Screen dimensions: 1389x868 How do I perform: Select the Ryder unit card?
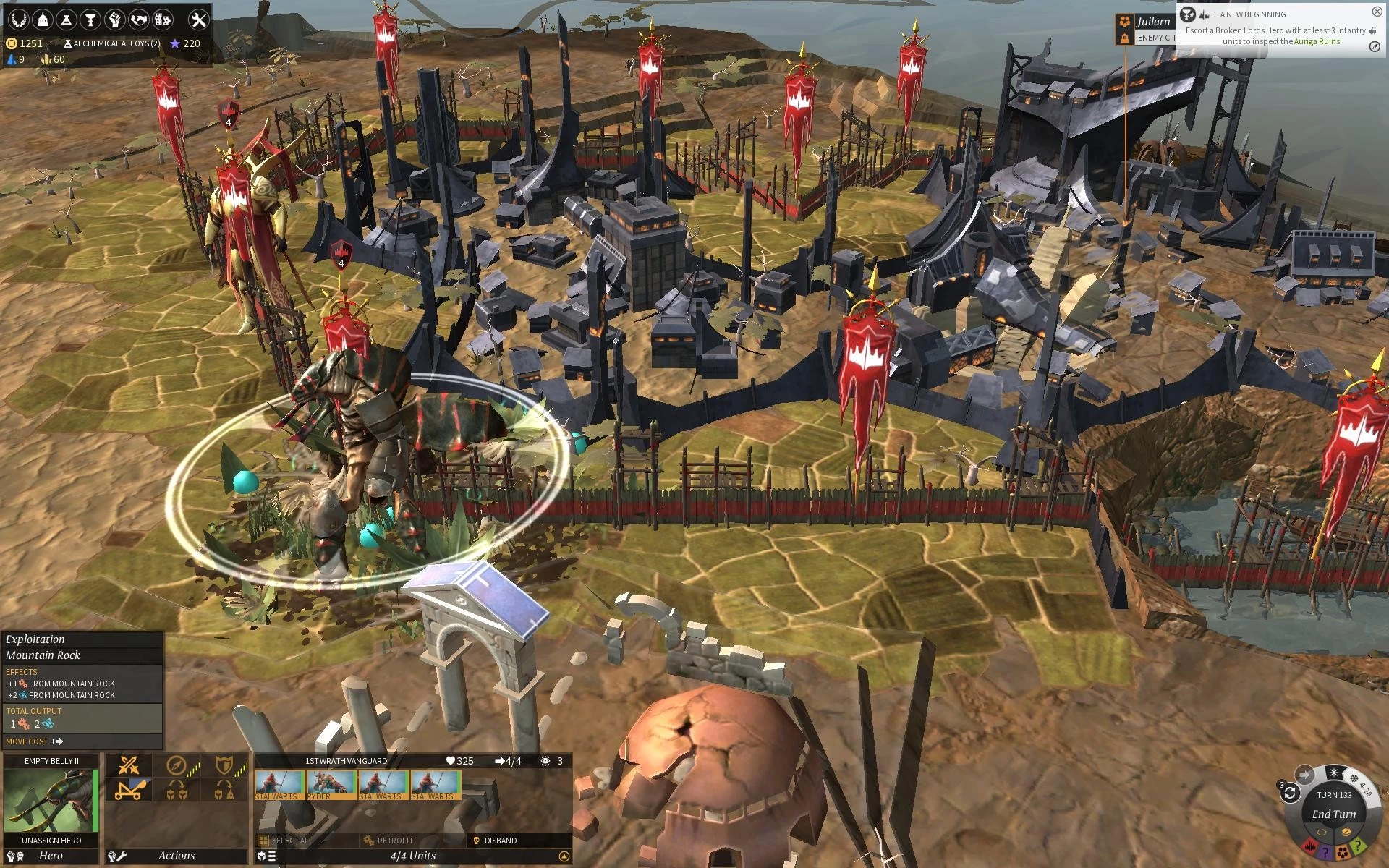click(x=331, y=784)
